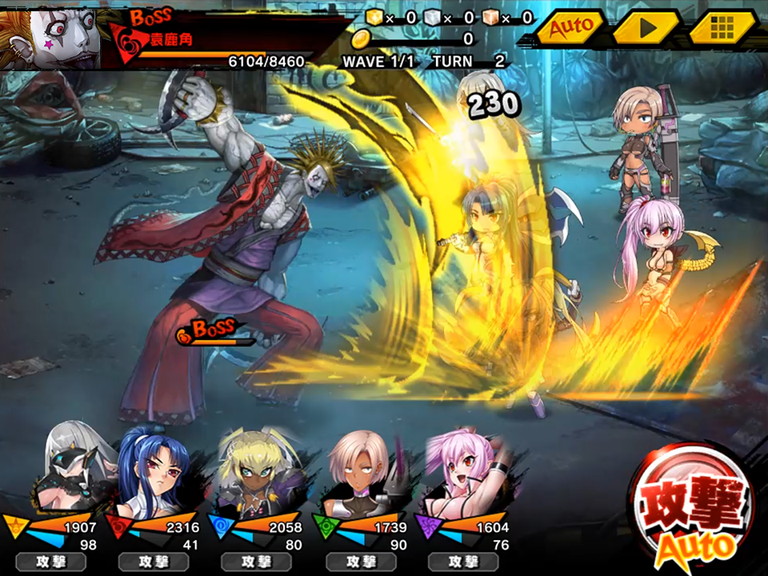The image size is (768, 576).
Task: Choose 攻撃 under the 1907 HP character
Action: pyautogui.click(x=51, y=562)
